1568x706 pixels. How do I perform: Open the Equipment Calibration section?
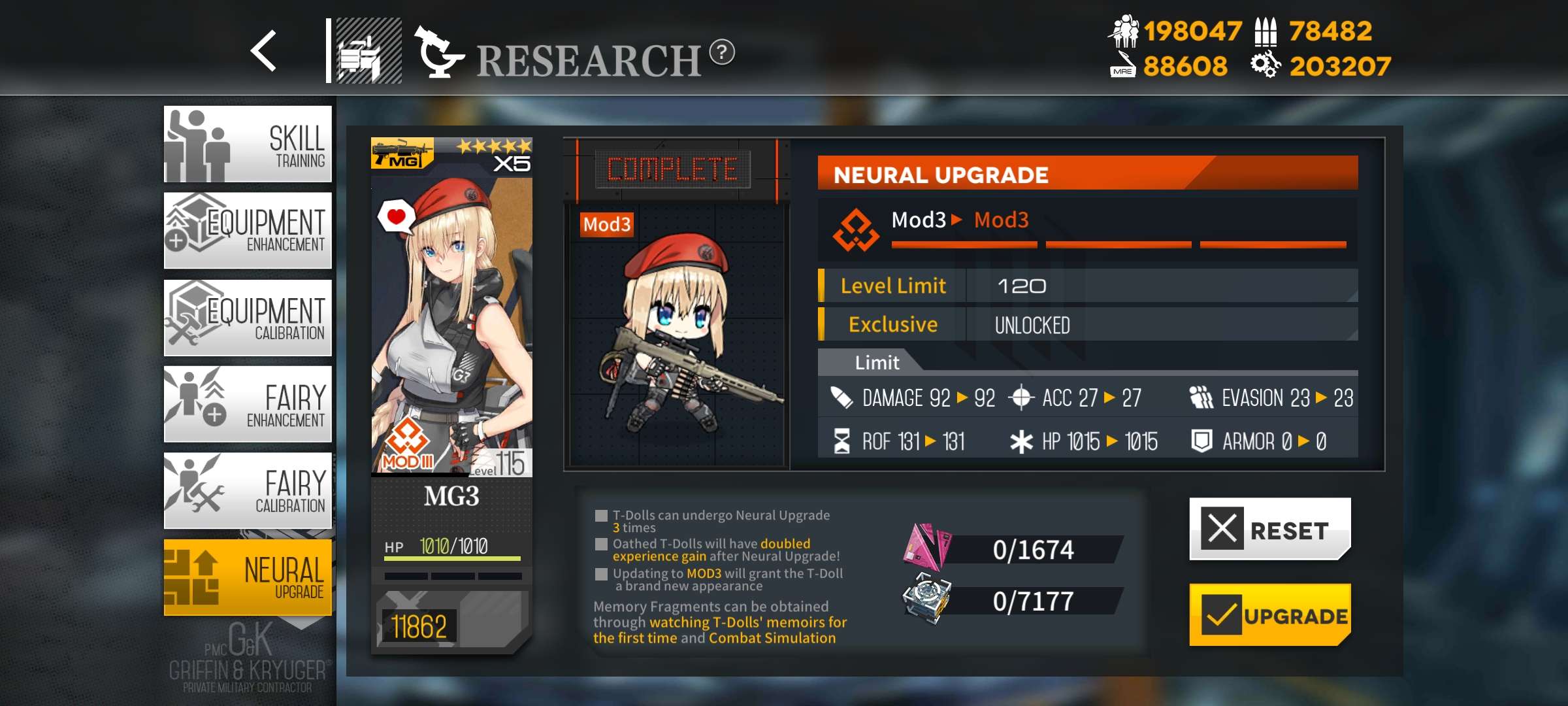[248, 318]
